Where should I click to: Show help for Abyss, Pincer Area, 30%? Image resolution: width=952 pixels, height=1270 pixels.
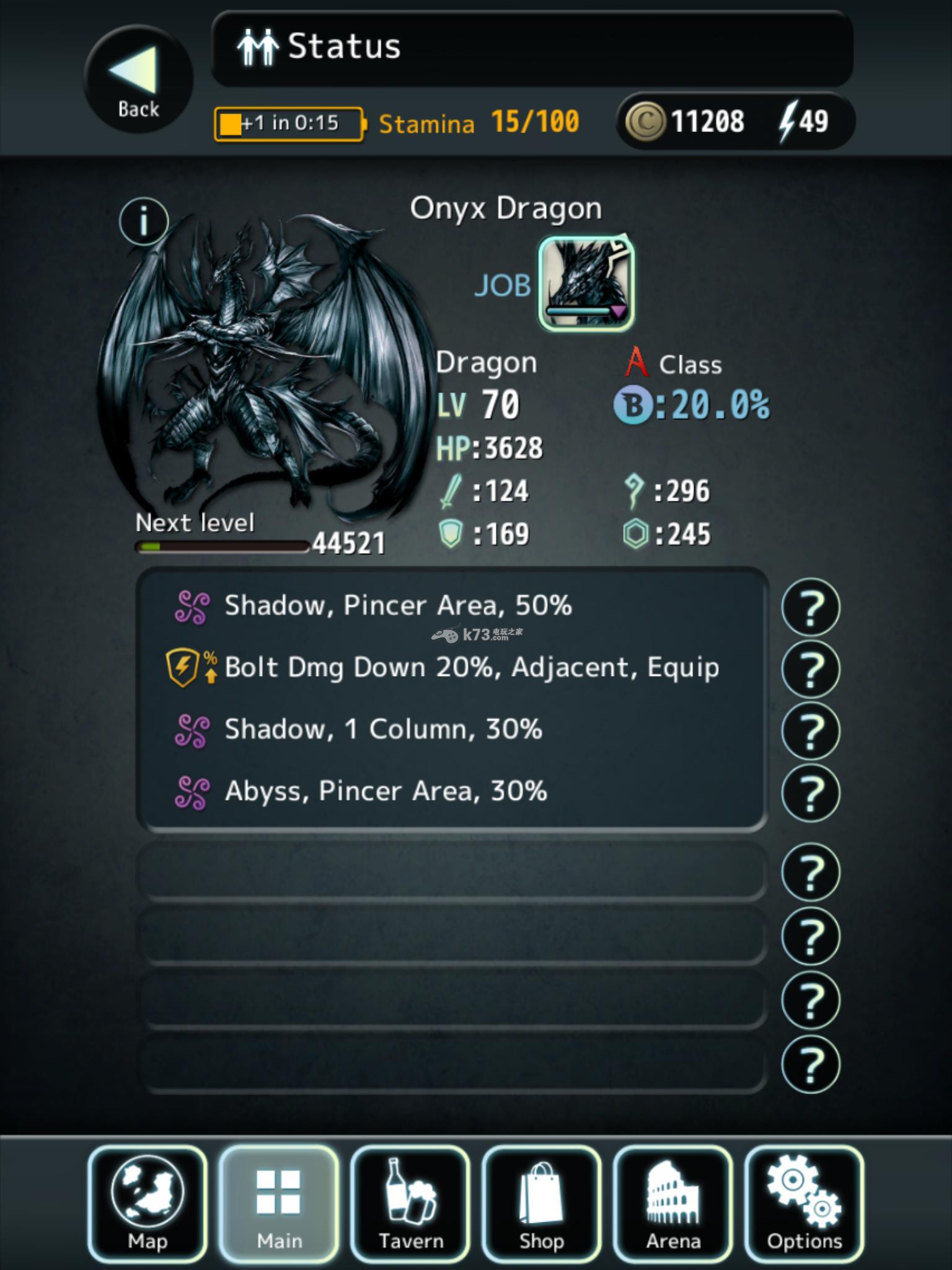tap(810, 793)
